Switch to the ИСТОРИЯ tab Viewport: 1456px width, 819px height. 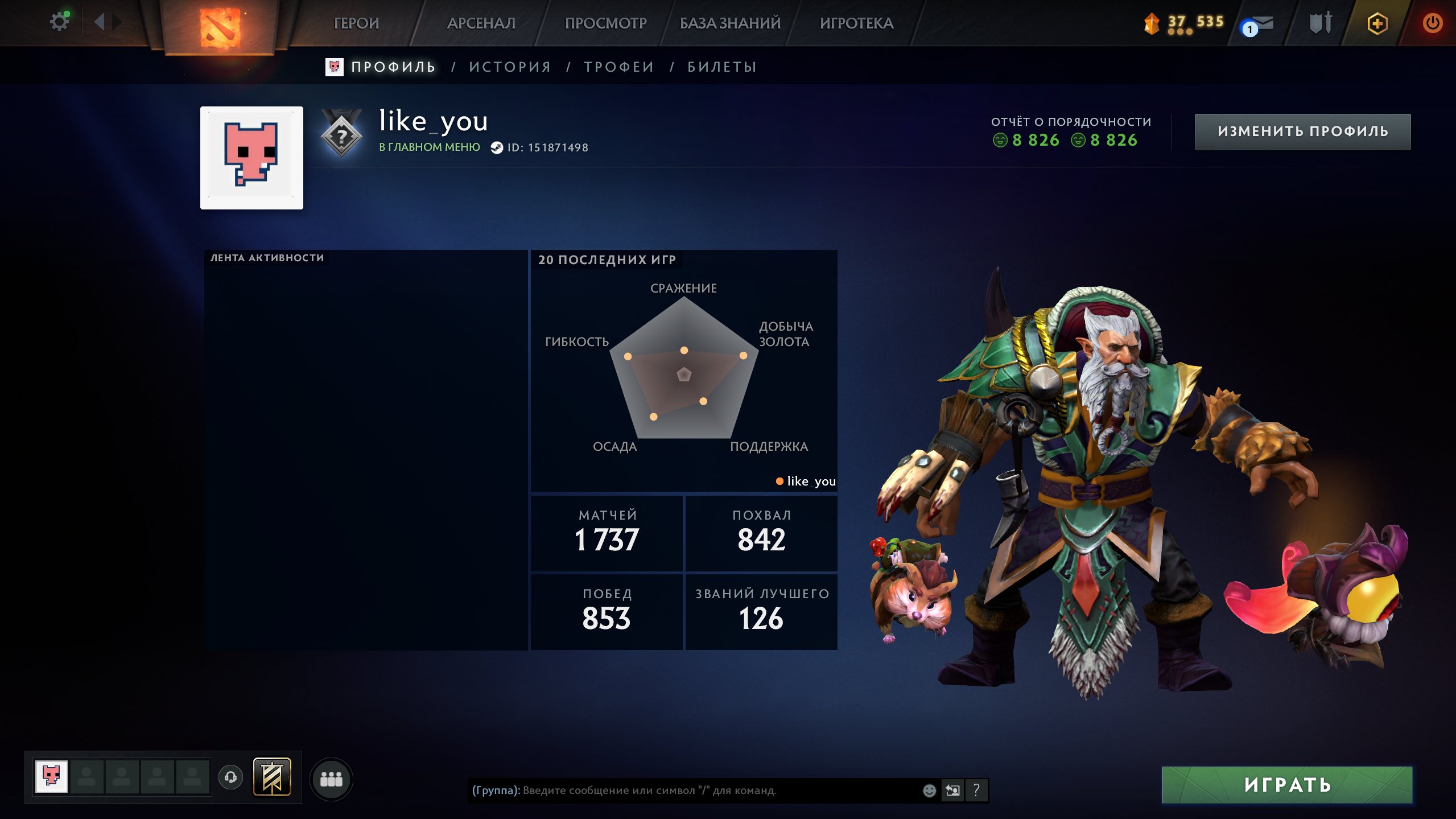tap(510, 67)
